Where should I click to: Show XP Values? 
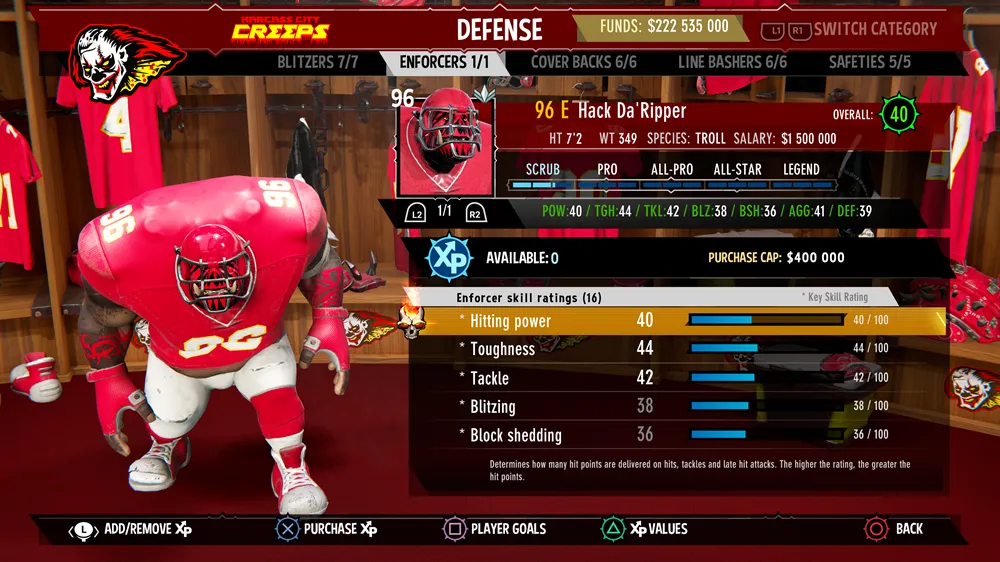point(644,529)
